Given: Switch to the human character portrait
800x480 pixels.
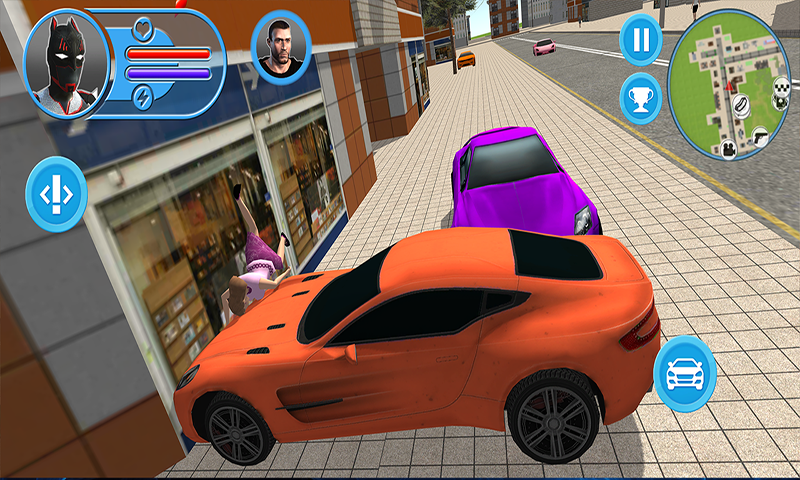Looking at the screenshot, I should (x=281, y=46).
